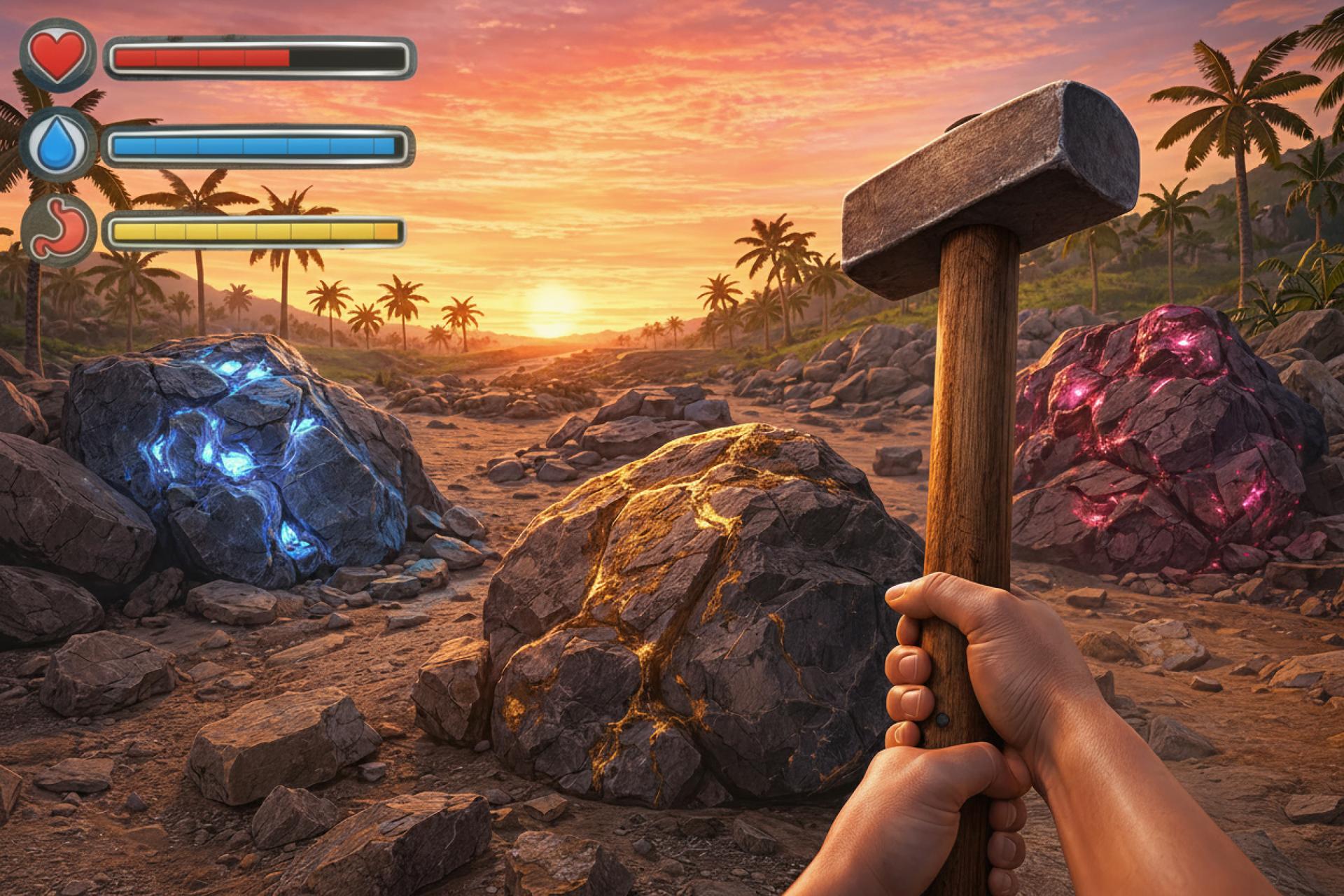
Task: Select the blue water drop thirst icon
Action: click(59, 145)
